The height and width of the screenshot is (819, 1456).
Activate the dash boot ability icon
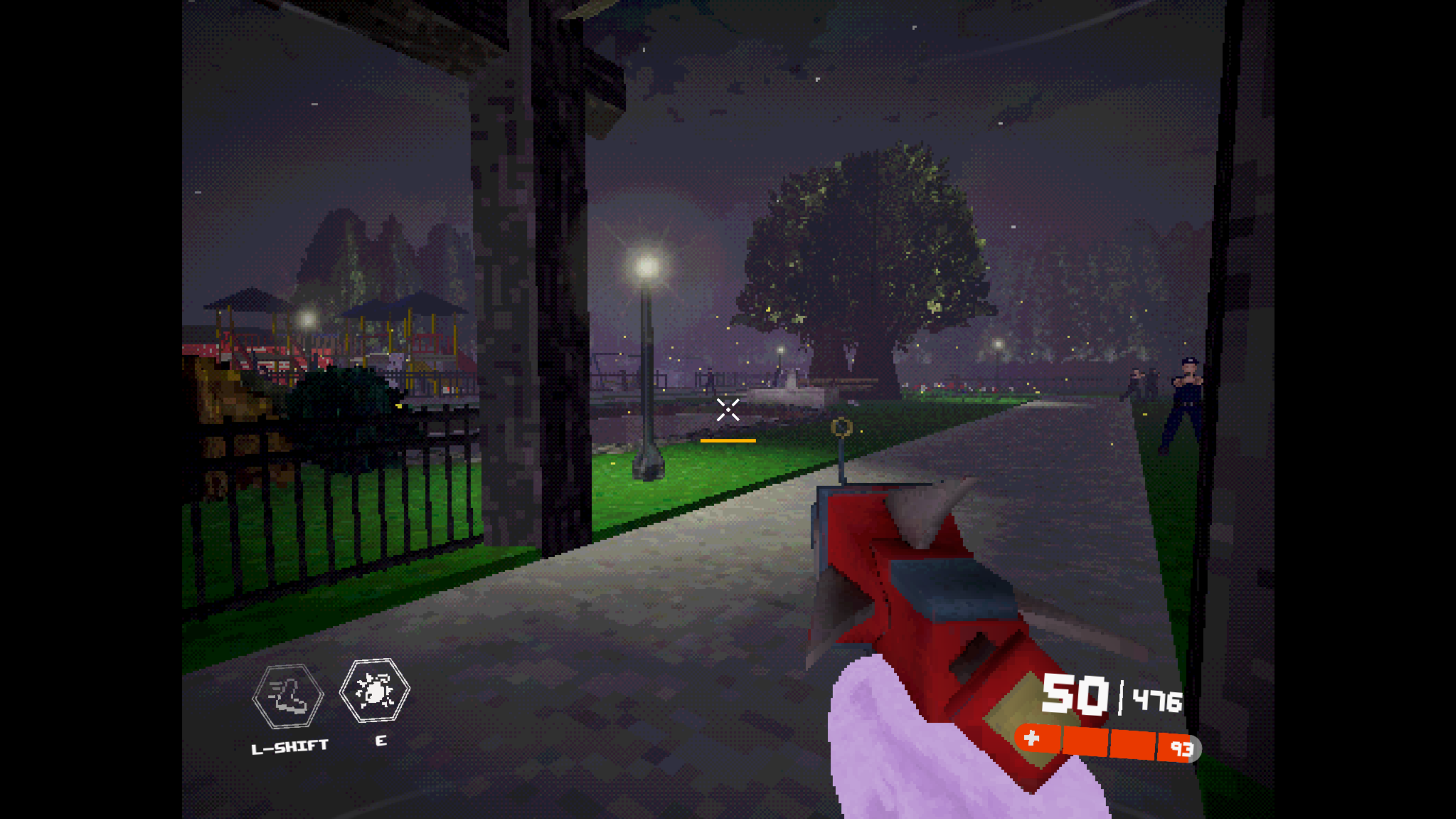pyautogui.click(x=288, y=696)
